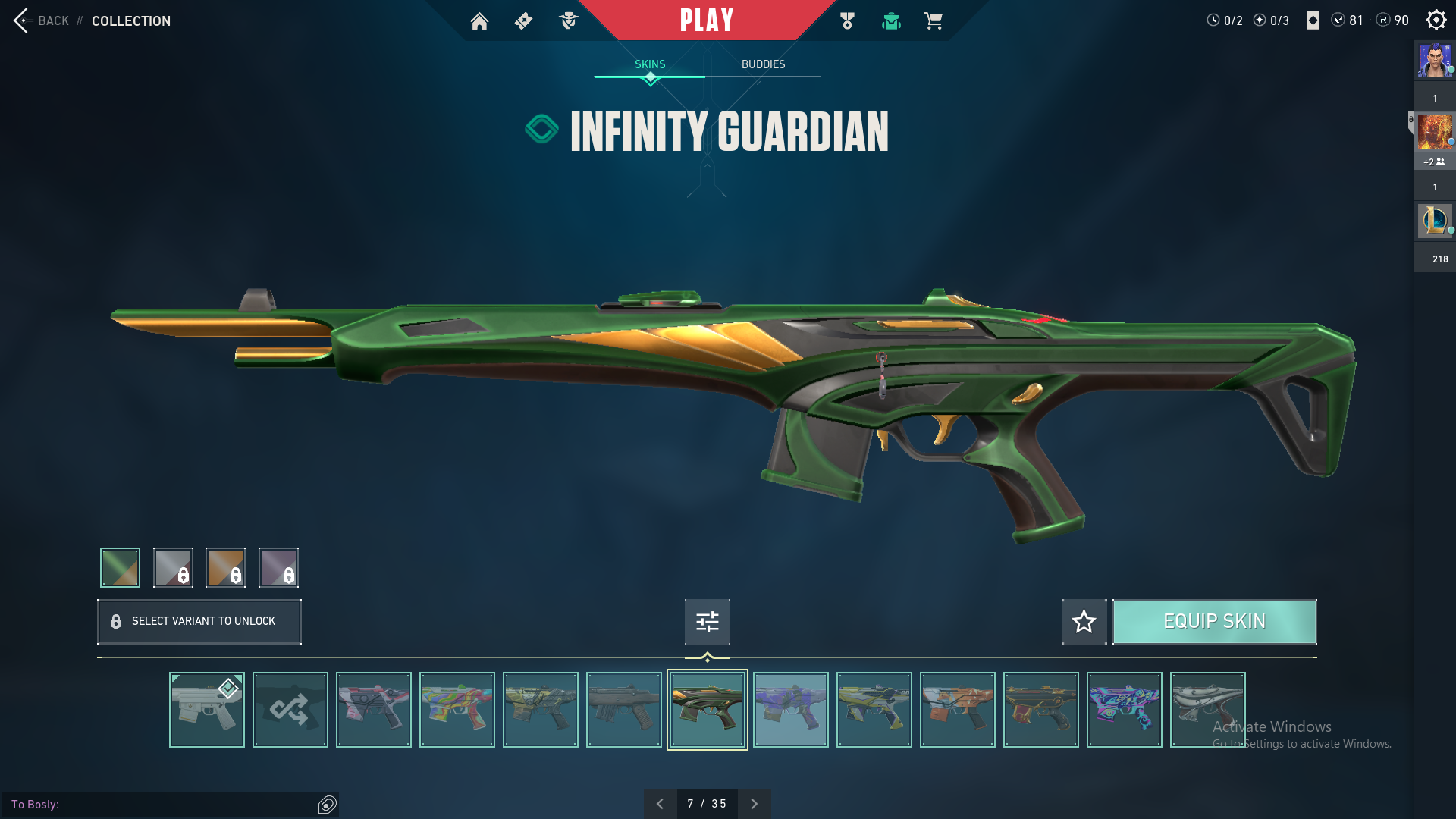
Task: Click Select Variant to Unlock
Action: (x=199, y=622)
